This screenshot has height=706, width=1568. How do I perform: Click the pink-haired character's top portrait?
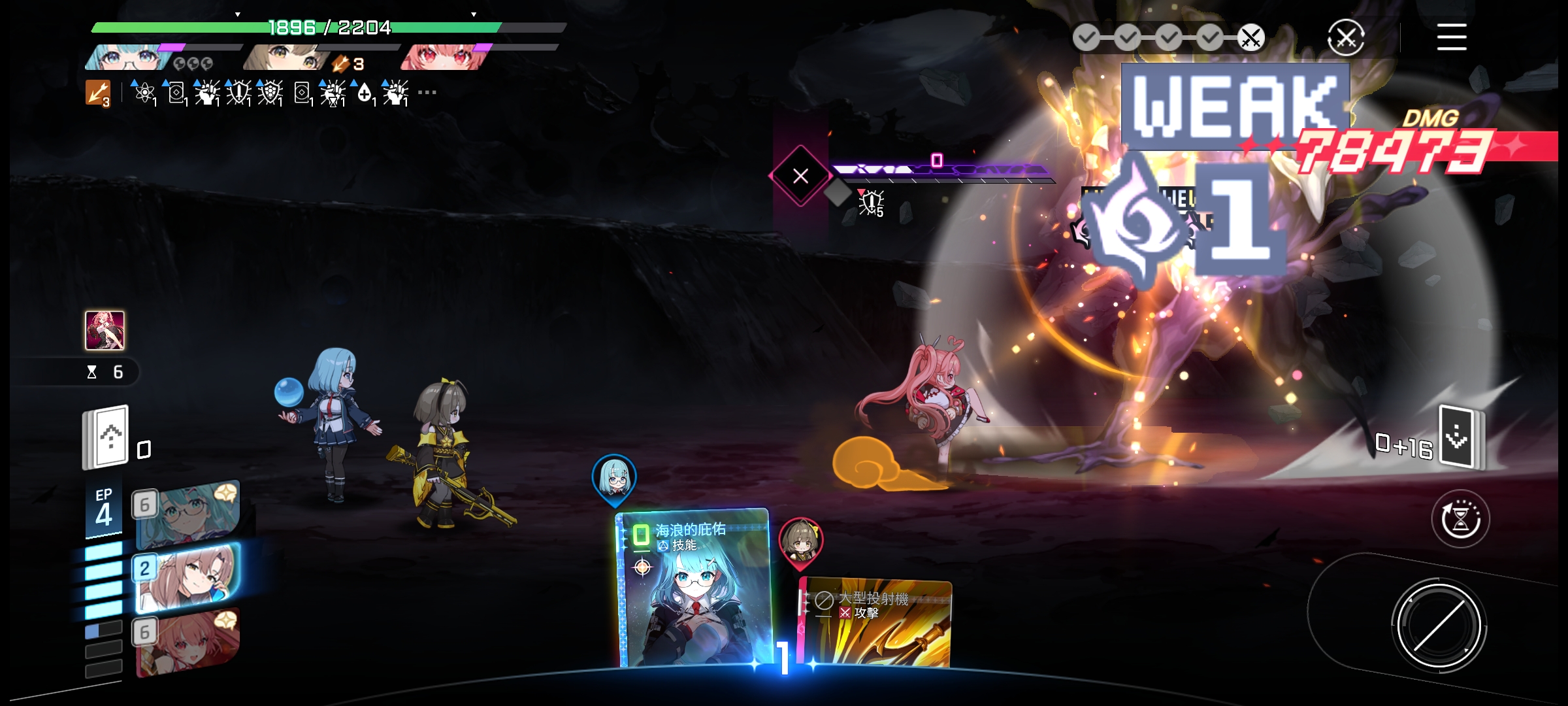point(444,58)
